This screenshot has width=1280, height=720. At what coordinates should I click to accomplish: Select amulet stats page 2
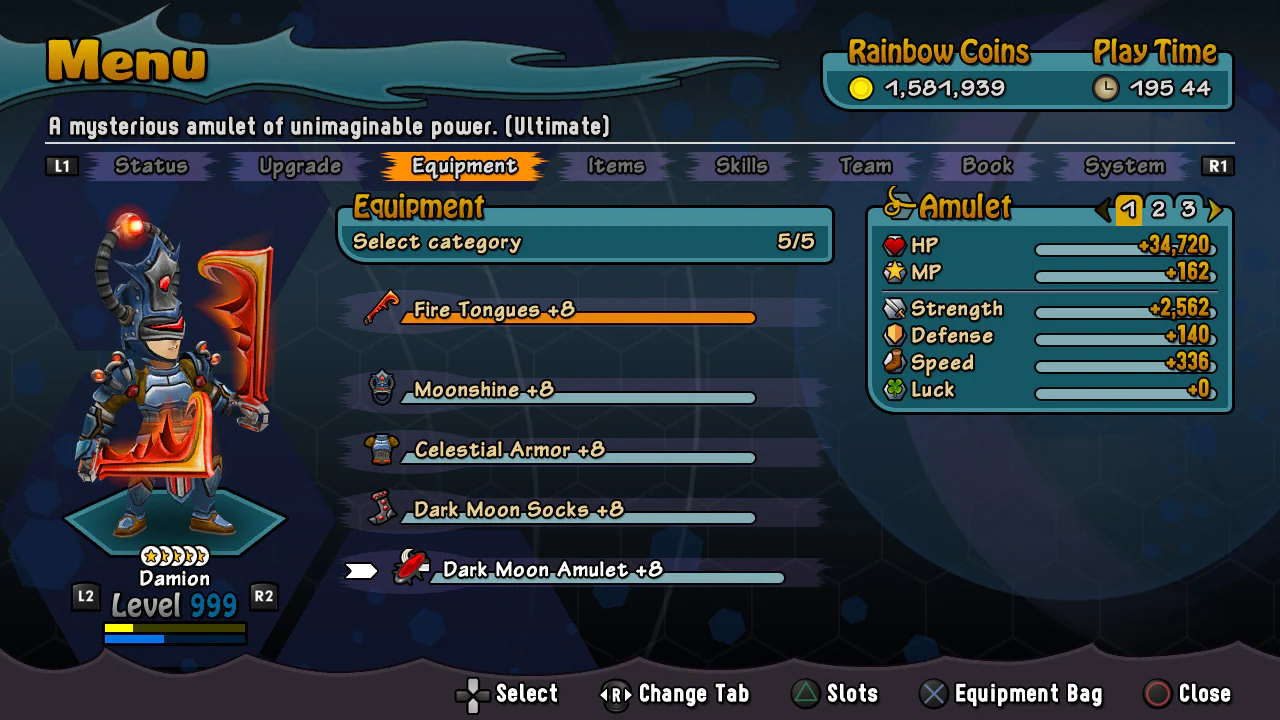(1160, 211)
